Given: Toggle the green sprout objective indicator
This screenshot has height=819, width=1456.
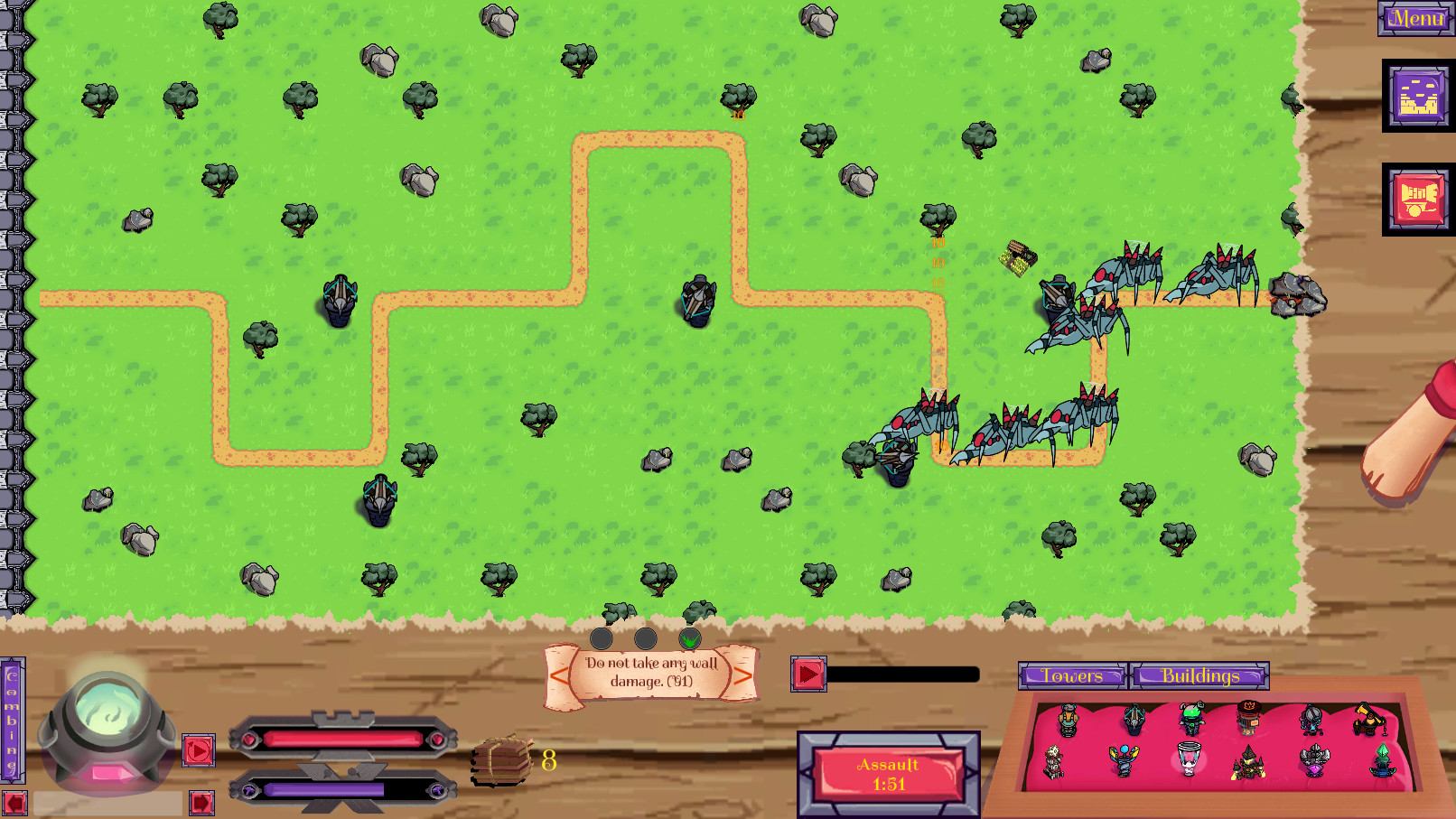Looking at the screenshot, I should tap(688, 638).
